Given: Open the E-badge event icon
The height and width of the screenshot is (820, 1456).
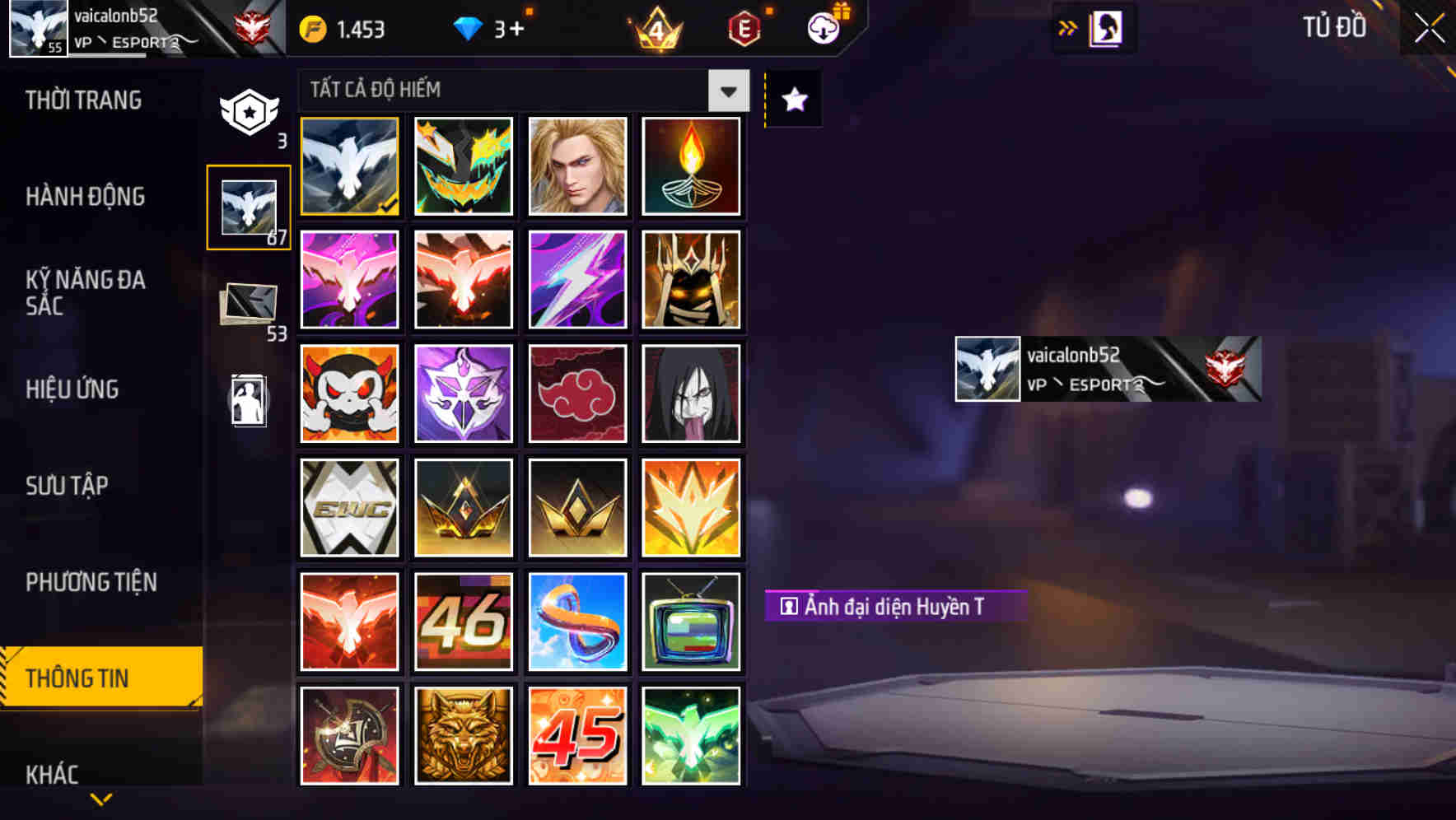Looking at the screenshot, I should pos(743,27).
